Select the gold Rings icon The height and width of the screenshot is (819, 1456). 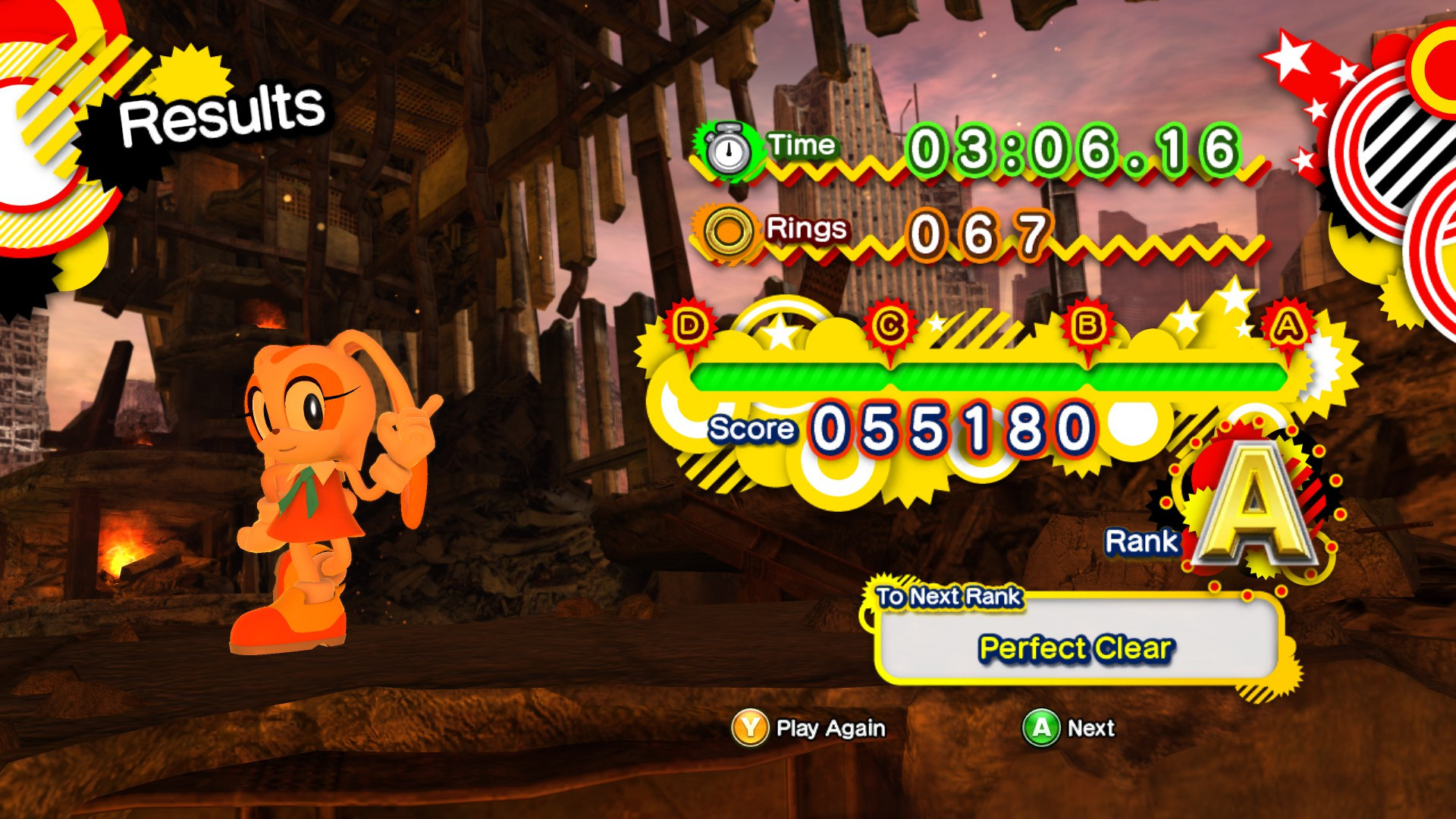(730, 229)
